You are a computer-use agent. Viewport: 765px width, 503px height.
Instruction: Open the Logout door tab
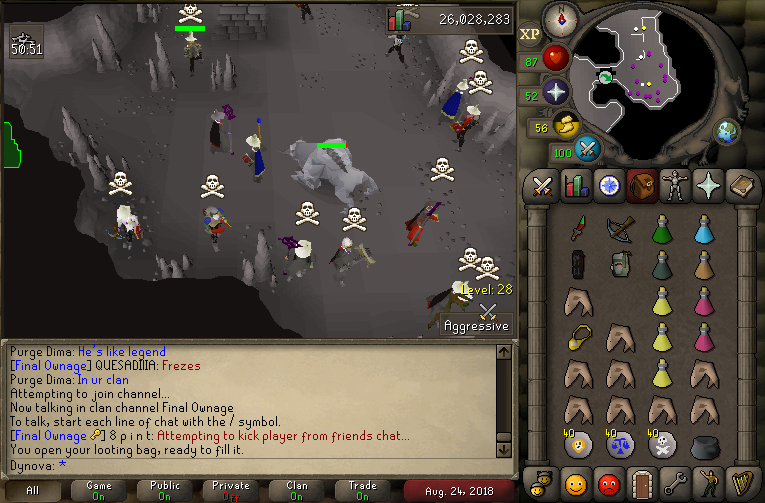click(642, 484)
